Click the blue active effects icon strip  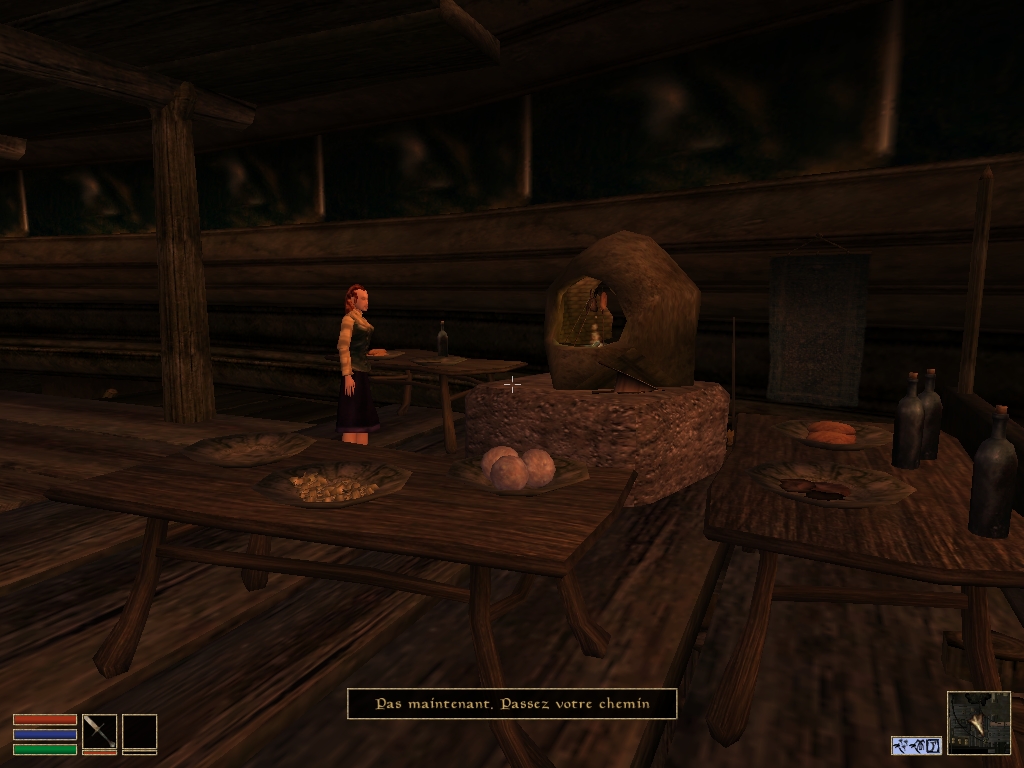pos(916,745)
